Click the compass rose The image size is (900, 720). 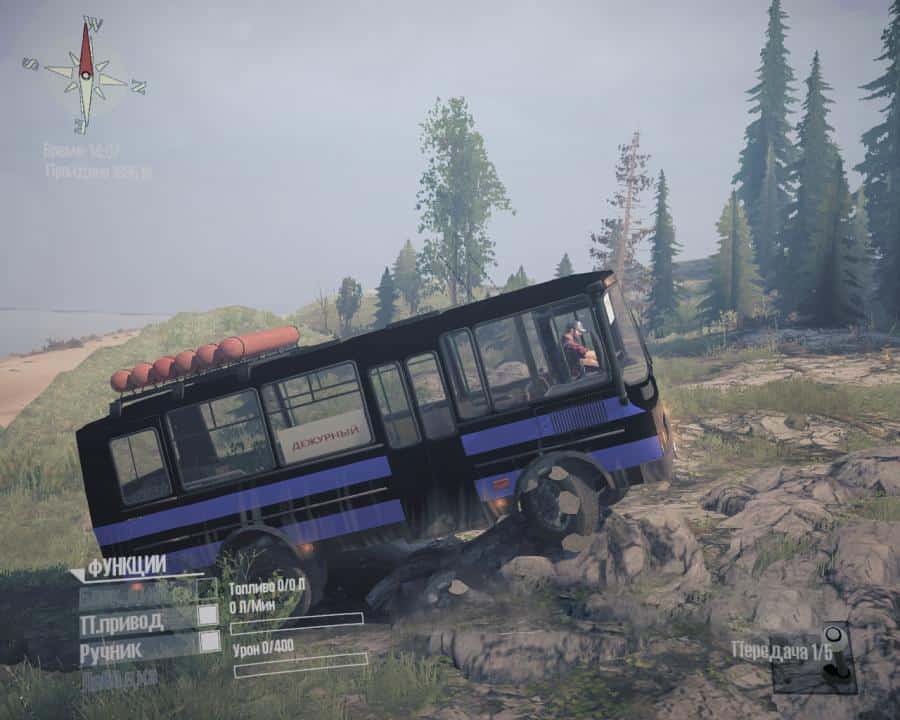point(86,74)
